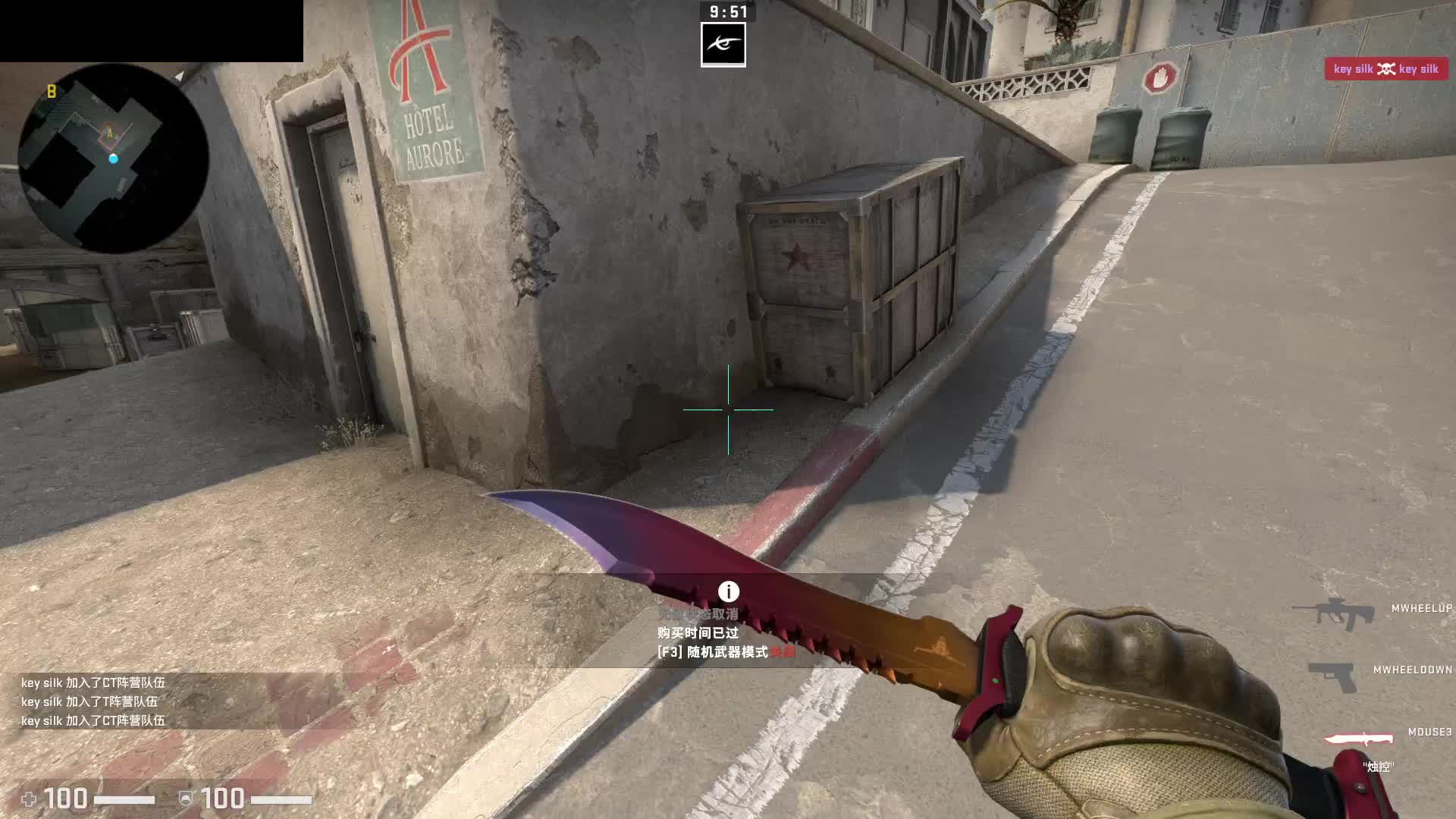Screen dimensions: 1456x819
Task: Click the skull icon in the kill feed
Action: pyautogui.click(x=1385, y=69)
